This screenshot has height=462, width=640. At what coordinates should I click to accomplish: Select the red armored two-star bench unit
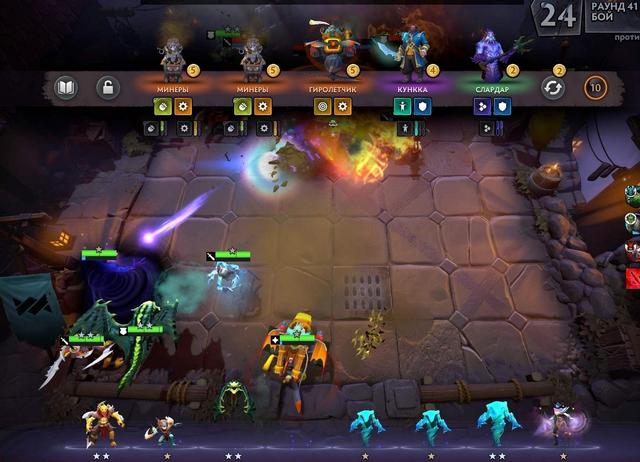pos(101,422)
